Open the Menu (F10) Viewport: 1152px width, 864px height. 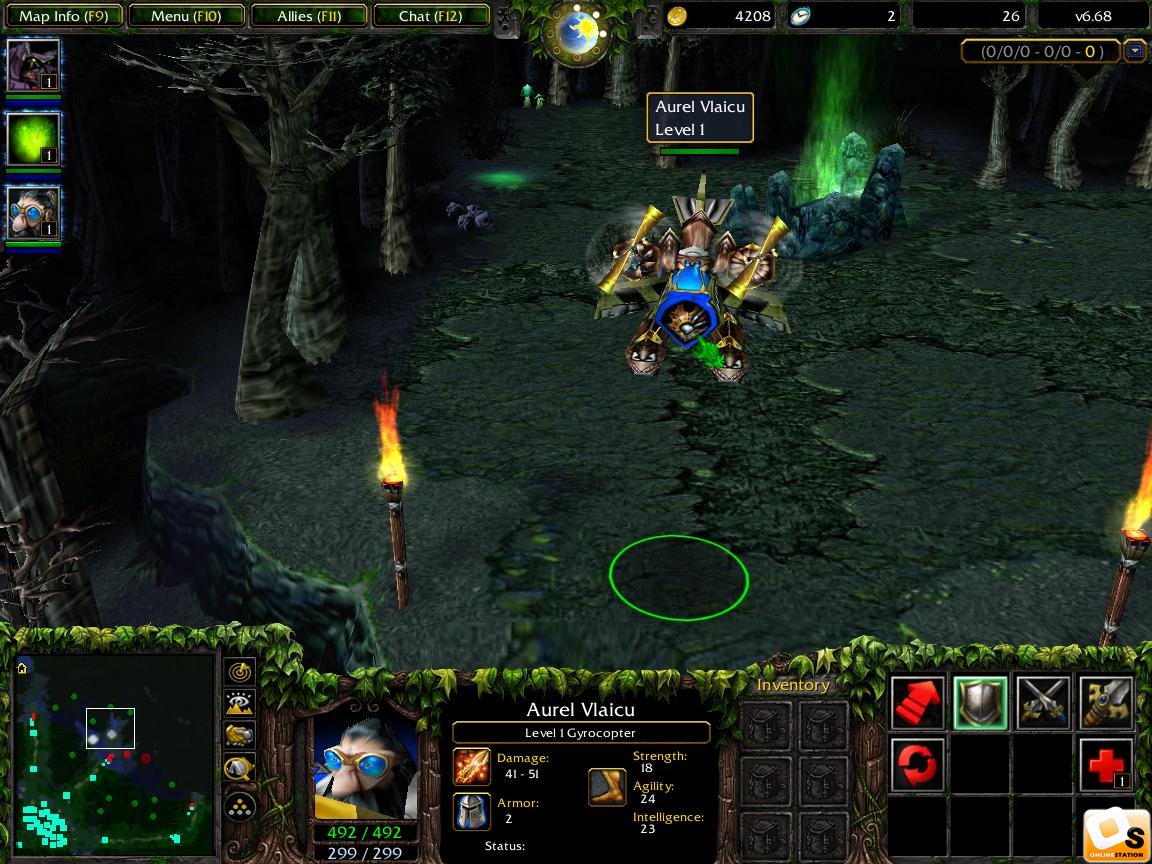pyautogui.click(x=187, y=16)
